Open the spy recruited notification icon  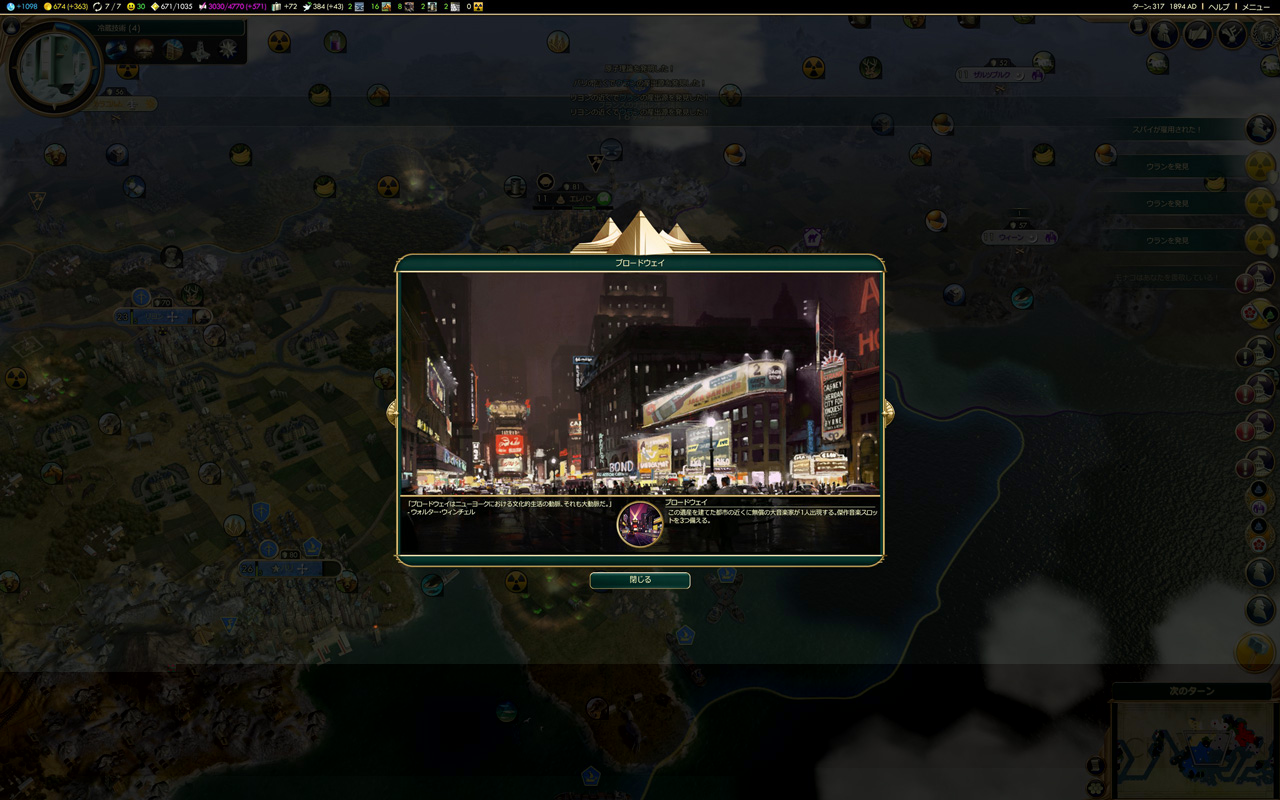[x=1260, y=129]
